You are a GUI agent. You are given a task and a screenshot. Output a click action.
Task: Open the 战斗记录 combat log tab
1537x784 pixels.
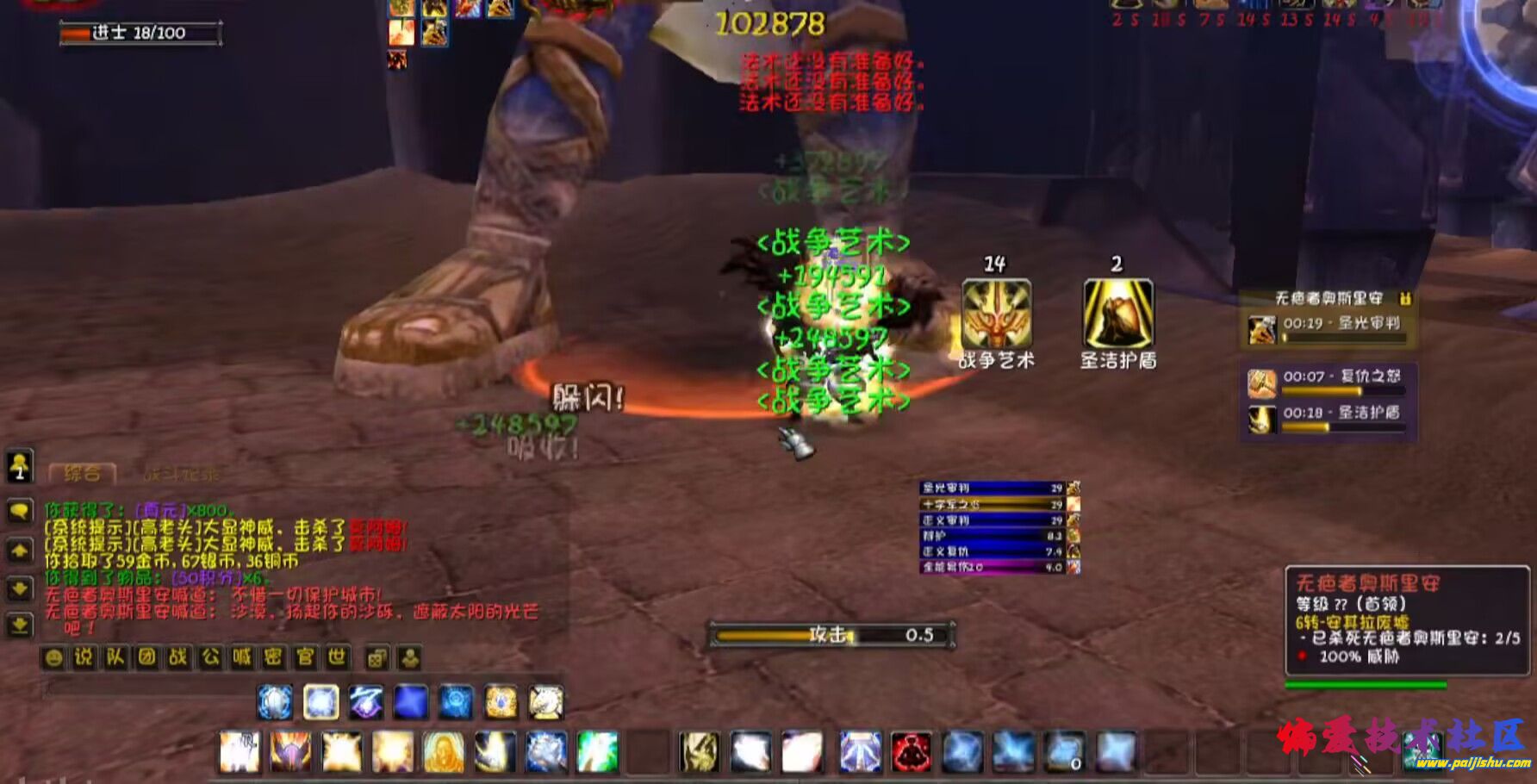(x=180, y=473)
